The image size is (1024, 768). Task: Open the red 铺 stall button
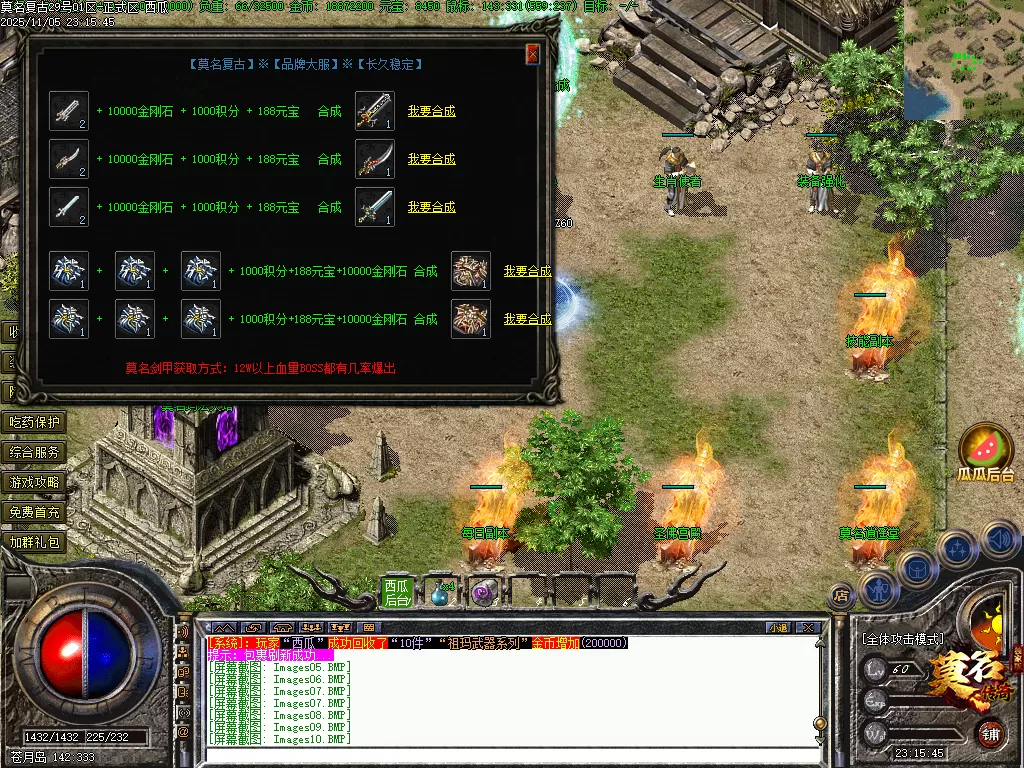coord(989,733)
